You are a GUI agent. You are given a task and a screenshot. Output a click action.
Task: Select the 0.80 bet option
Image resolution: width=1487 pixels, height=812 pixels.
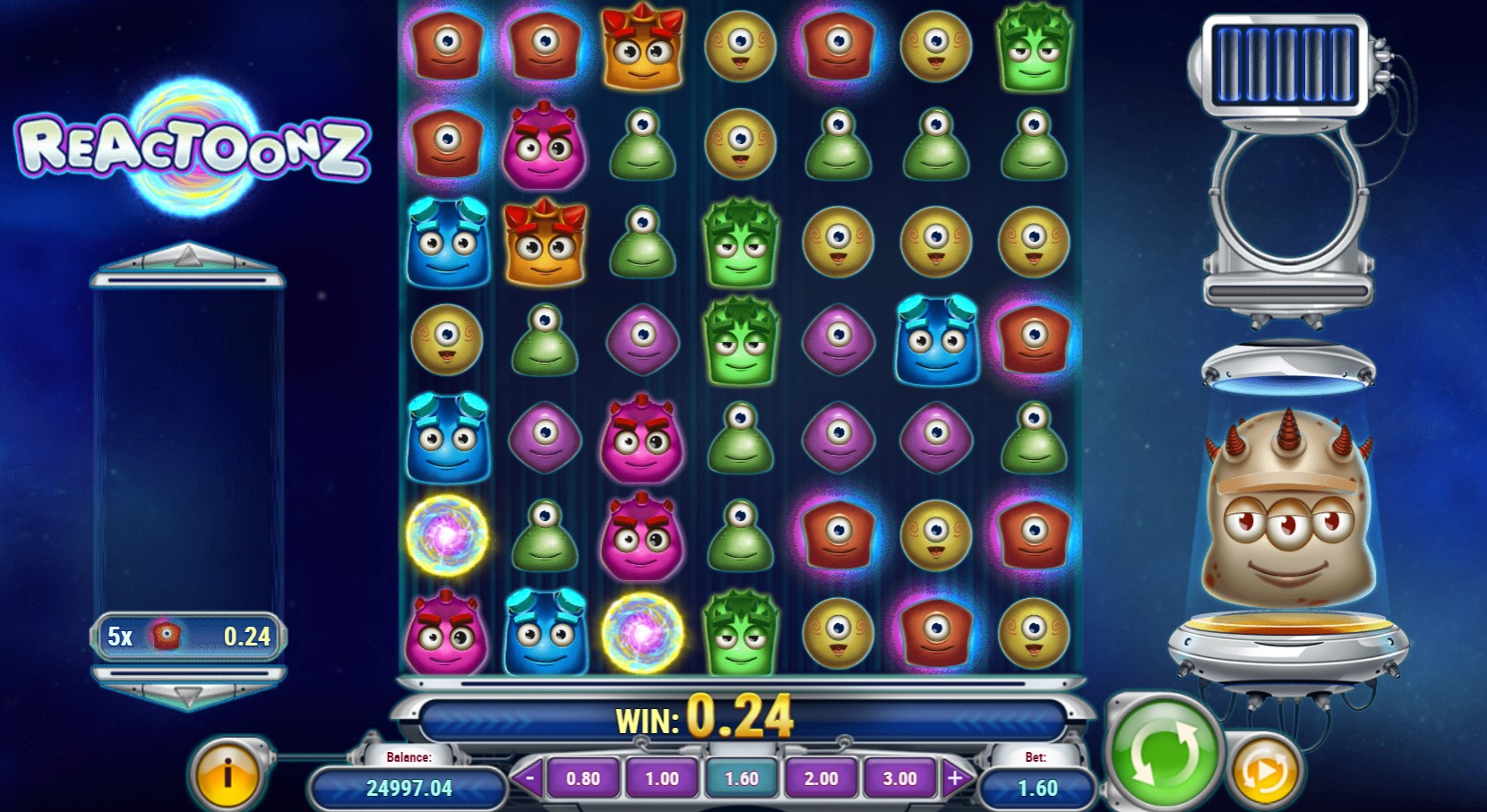[x=582, y=778]
